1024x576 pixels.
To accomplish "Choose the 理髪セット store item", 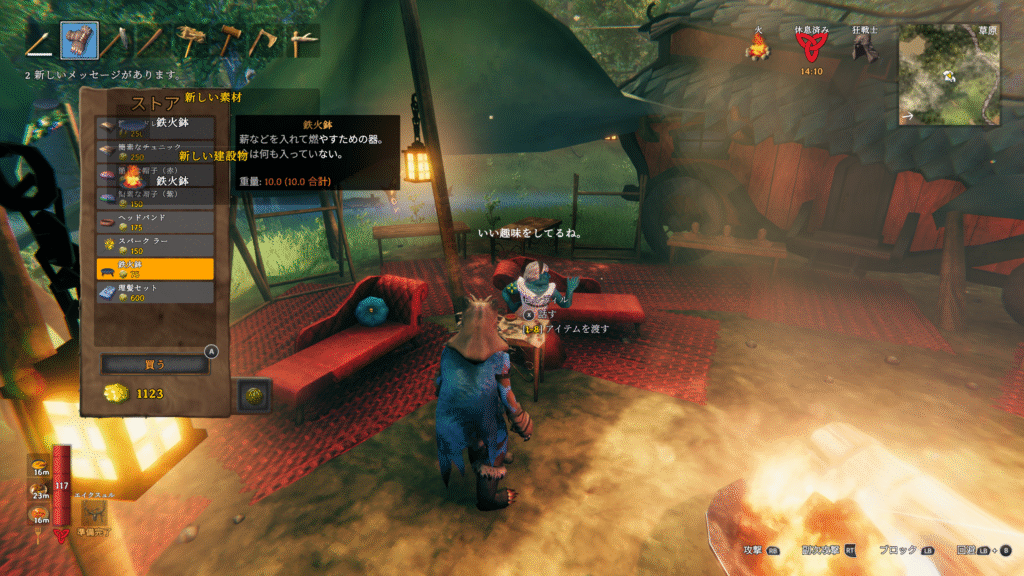I will pyautogui.click(x=155, y=292).
